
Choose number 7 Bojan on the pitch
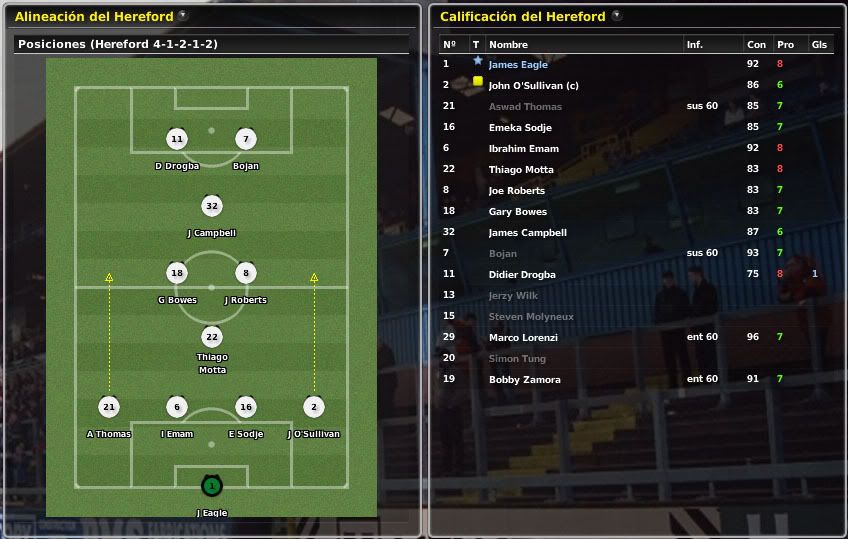(x=245, y=140)
